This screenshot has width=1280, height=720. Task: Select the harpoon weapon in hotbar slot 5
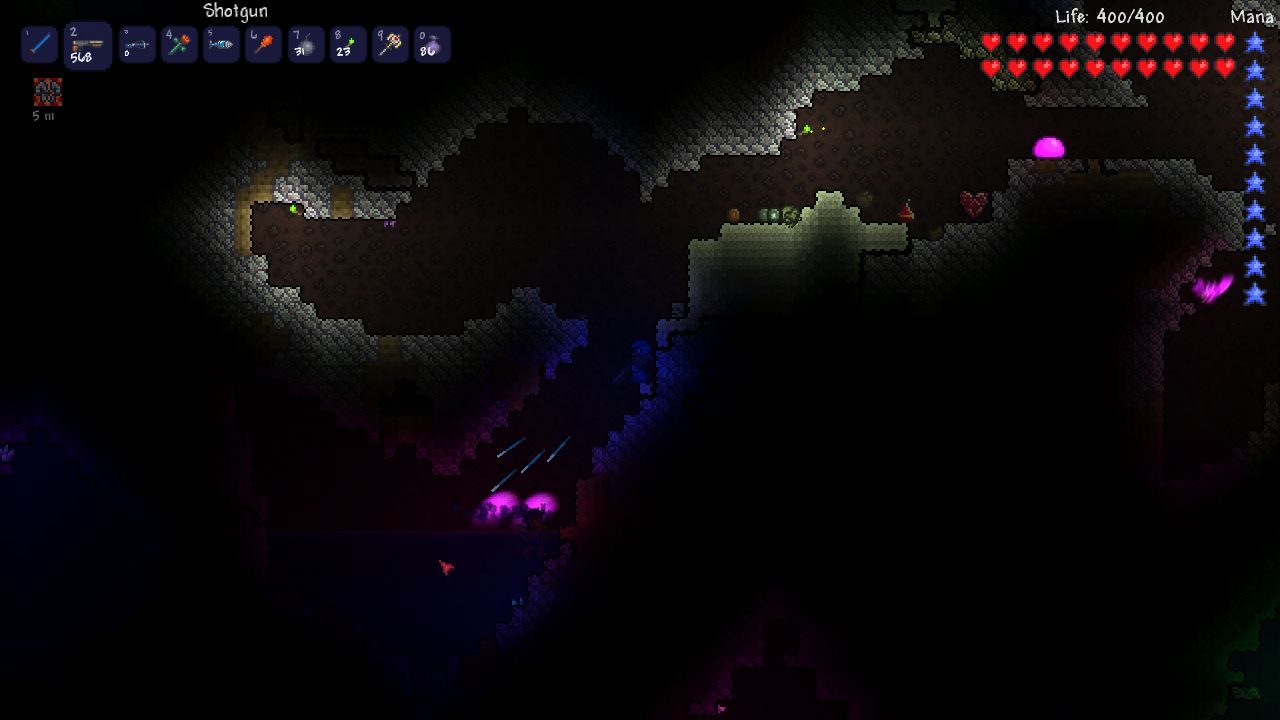[221, 44]
